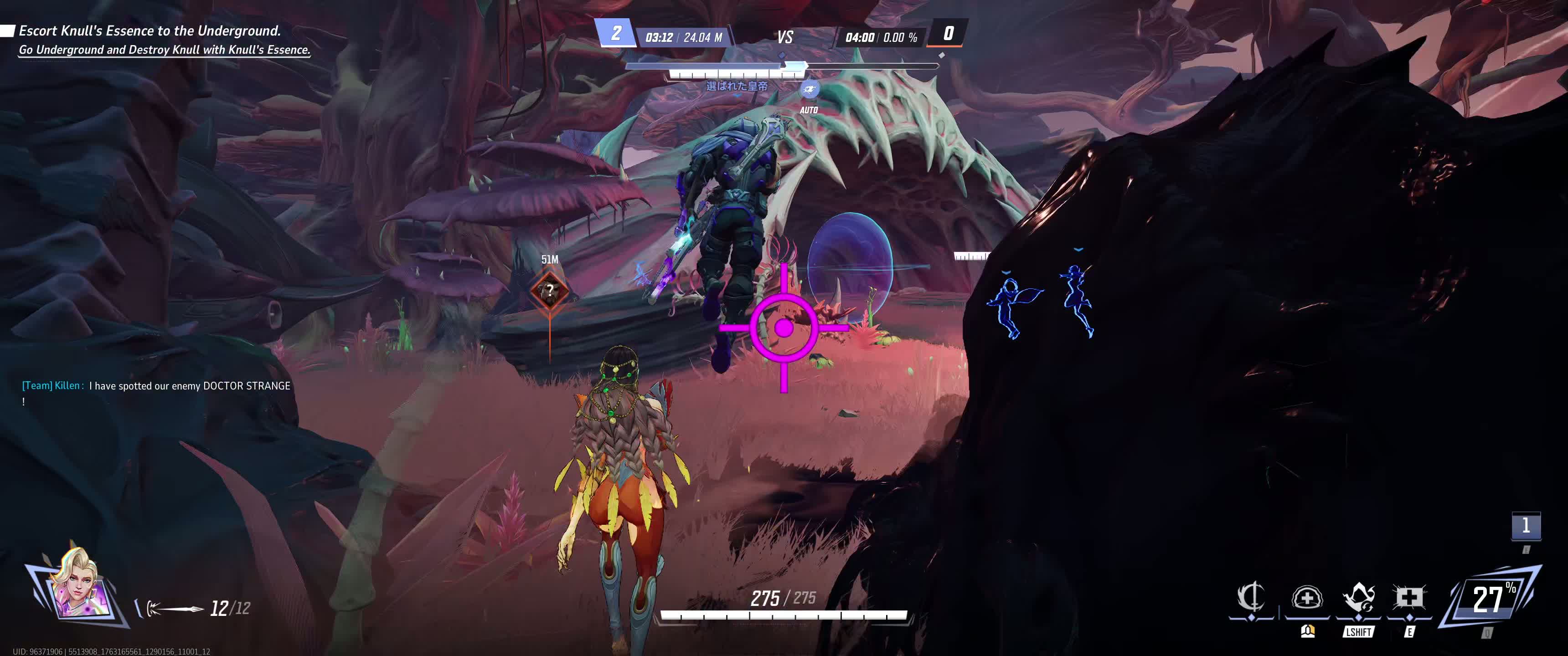
Task: Click the AUTO payload status icon
Action: pyautogui.click(x=809, y=90)
